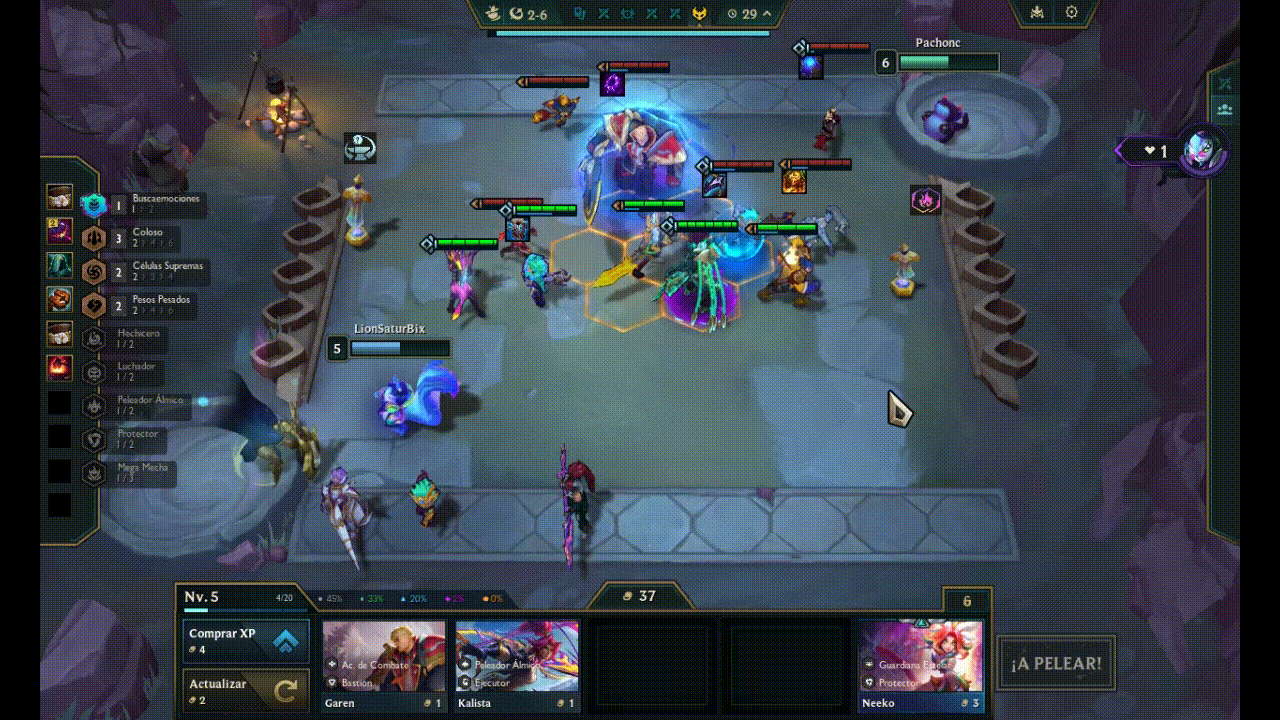
Task: Open the Células Supremas trait details
Action: coord(92,271)
